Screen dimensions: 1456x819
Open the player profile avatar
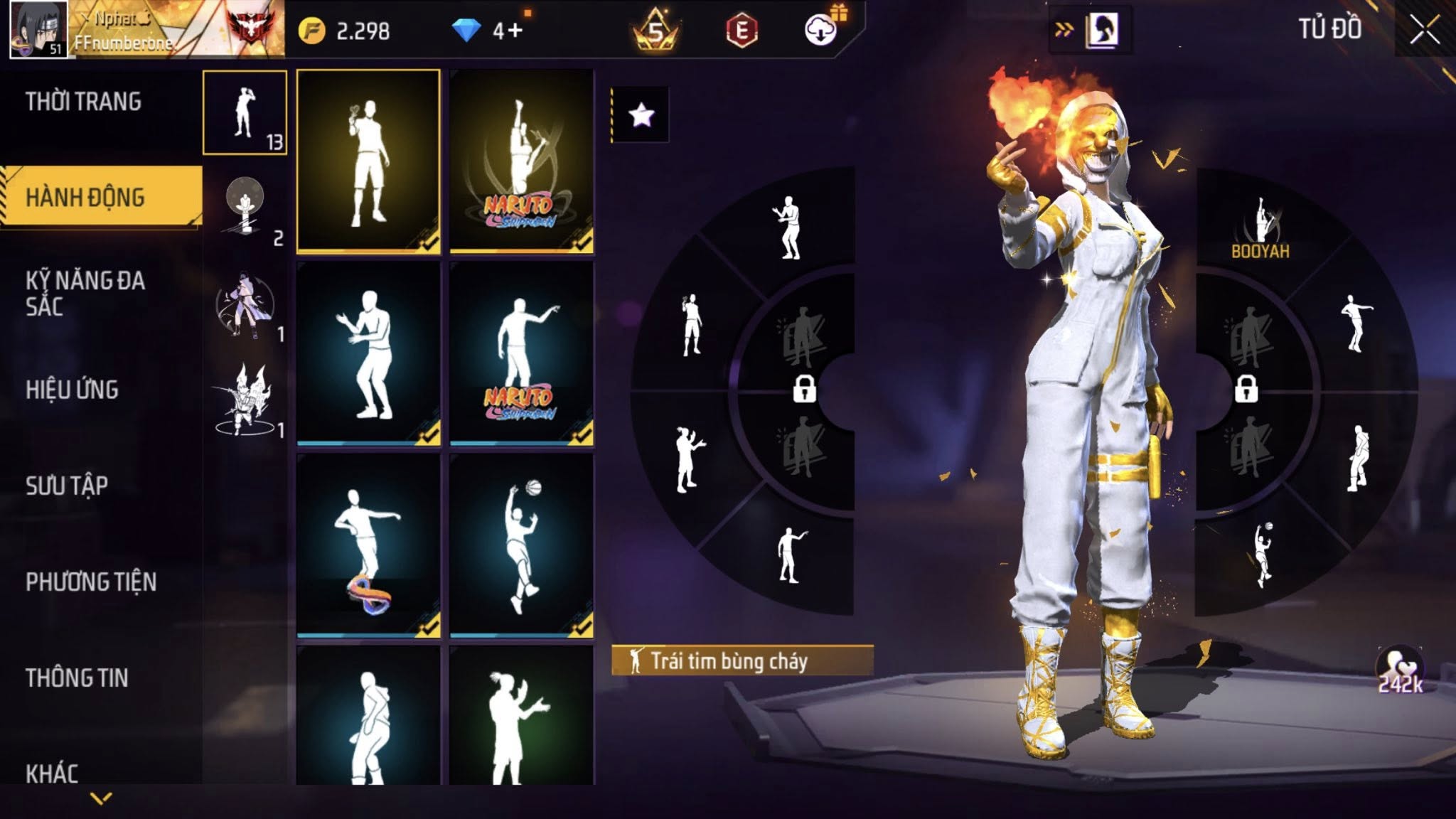click(38, 29)
